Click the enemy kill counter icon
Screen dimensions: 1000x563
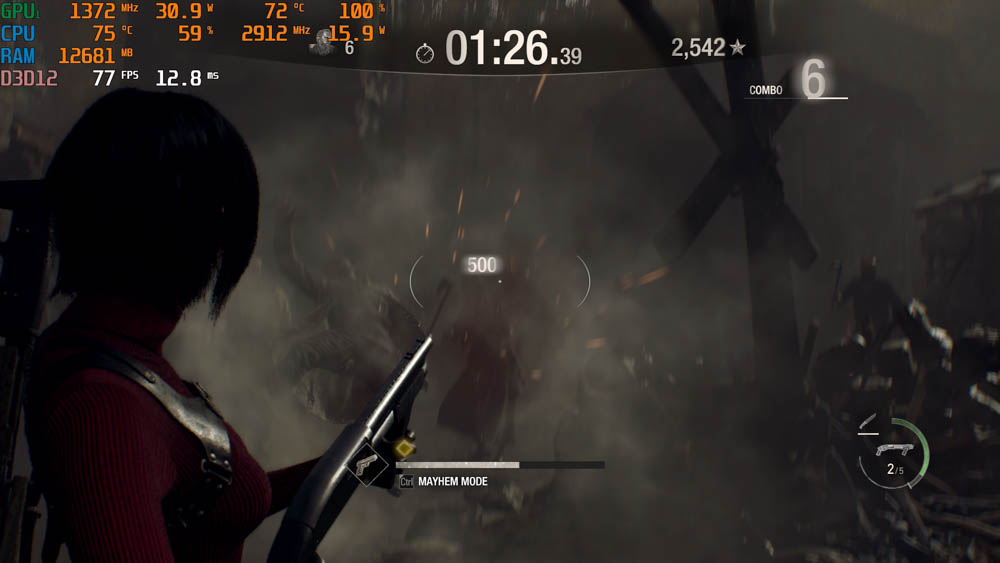click(324, 42)
